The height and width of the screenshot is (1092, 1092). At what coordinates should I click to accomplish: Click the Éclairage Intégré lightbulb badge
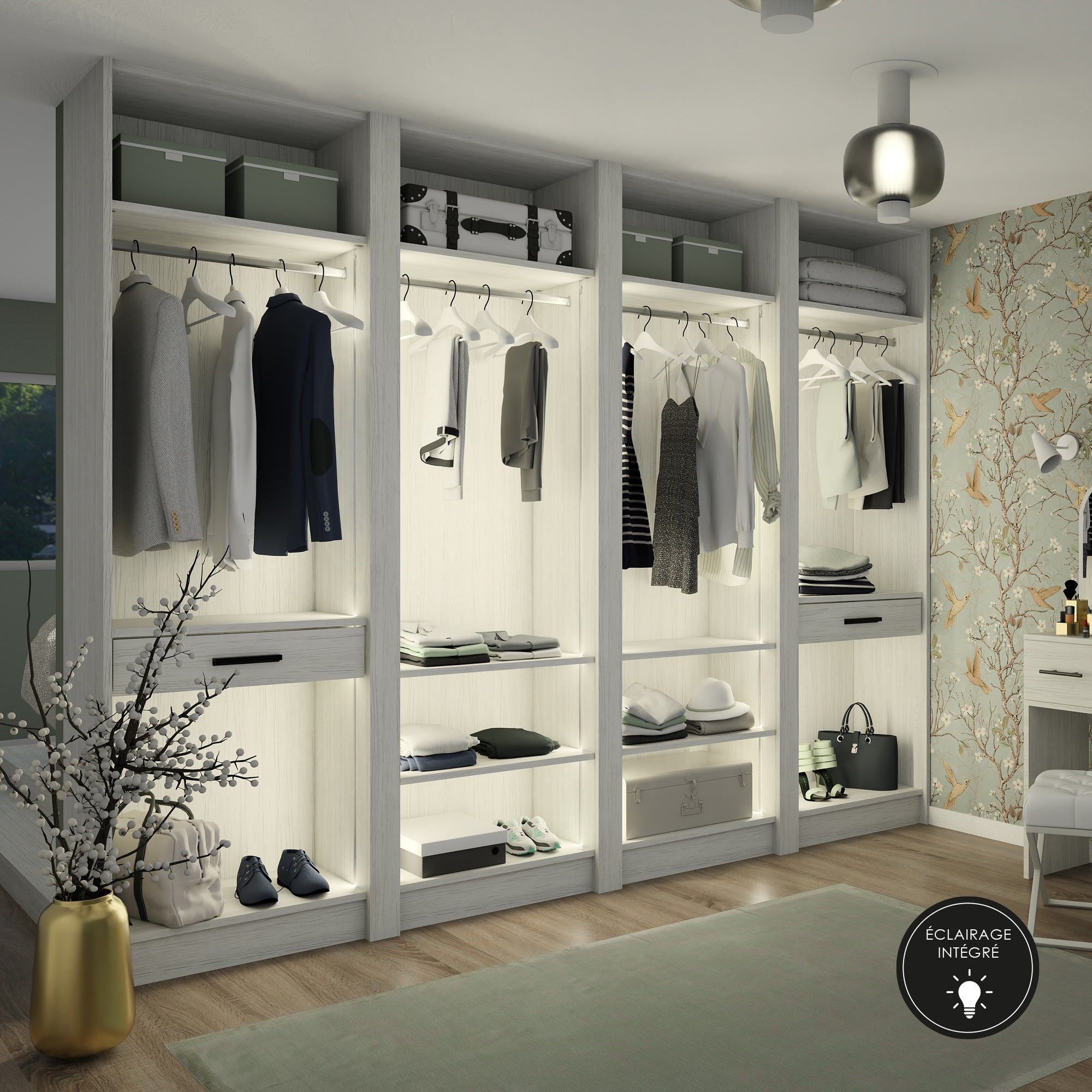point(968,967)
